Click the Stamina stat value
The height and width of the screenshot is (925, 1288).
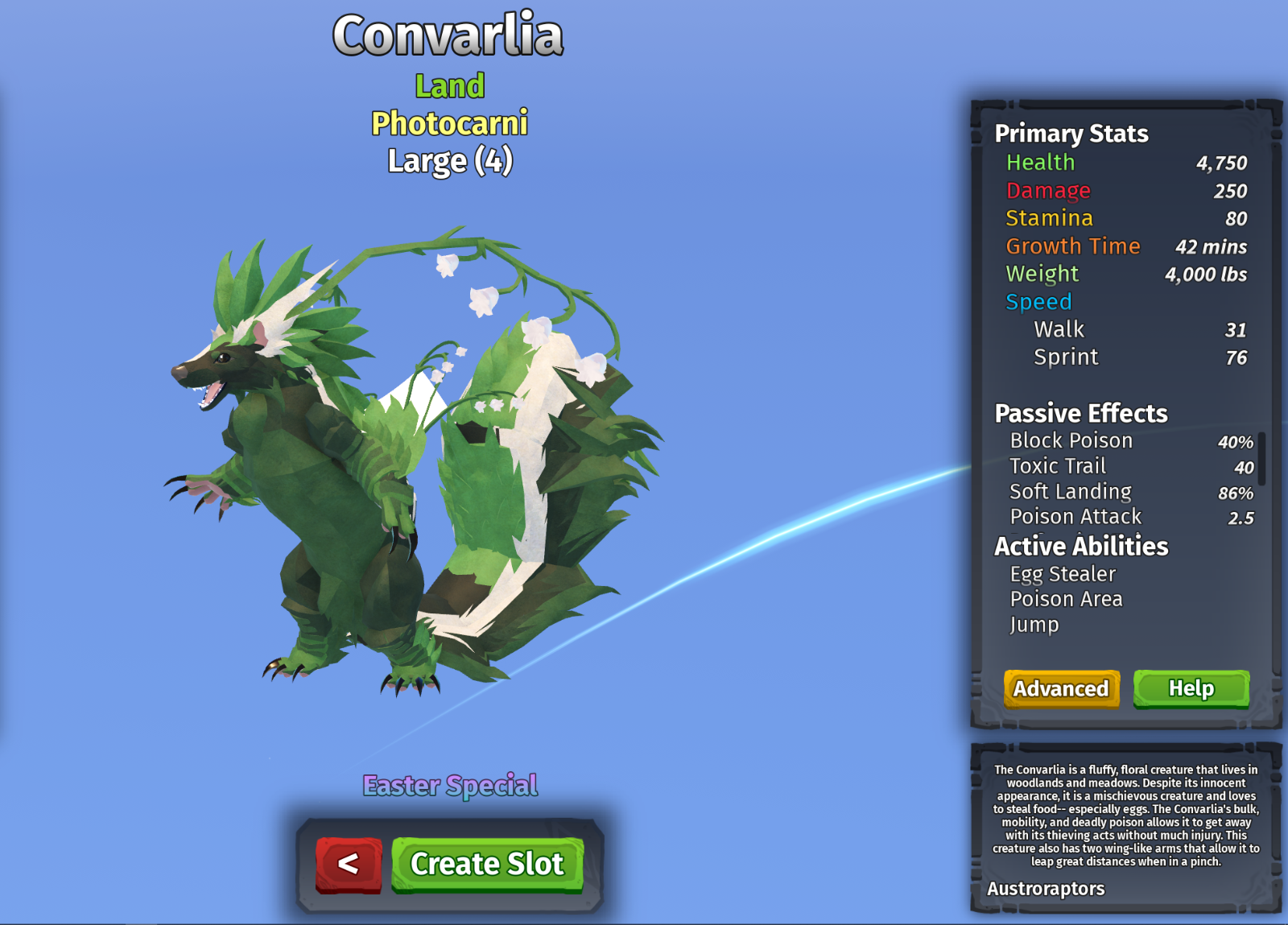coord(1236,218)
